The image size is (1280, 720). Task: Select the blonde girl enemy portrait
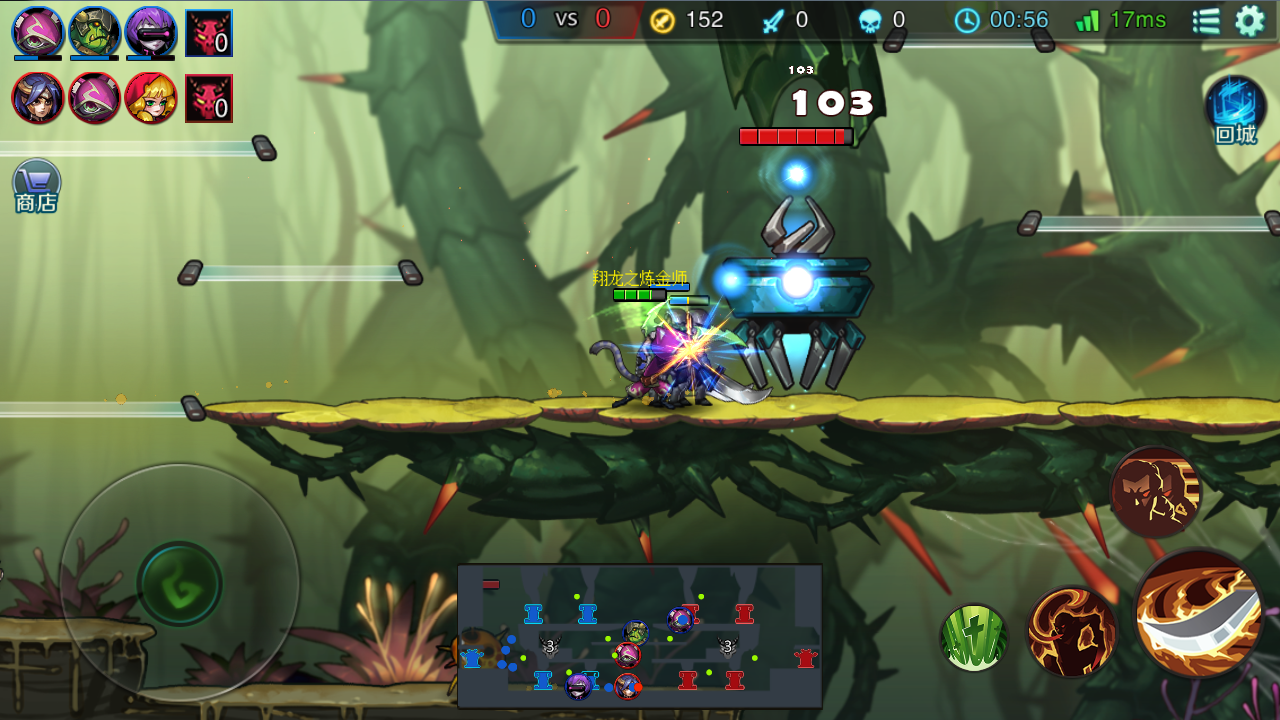(151, 98)
